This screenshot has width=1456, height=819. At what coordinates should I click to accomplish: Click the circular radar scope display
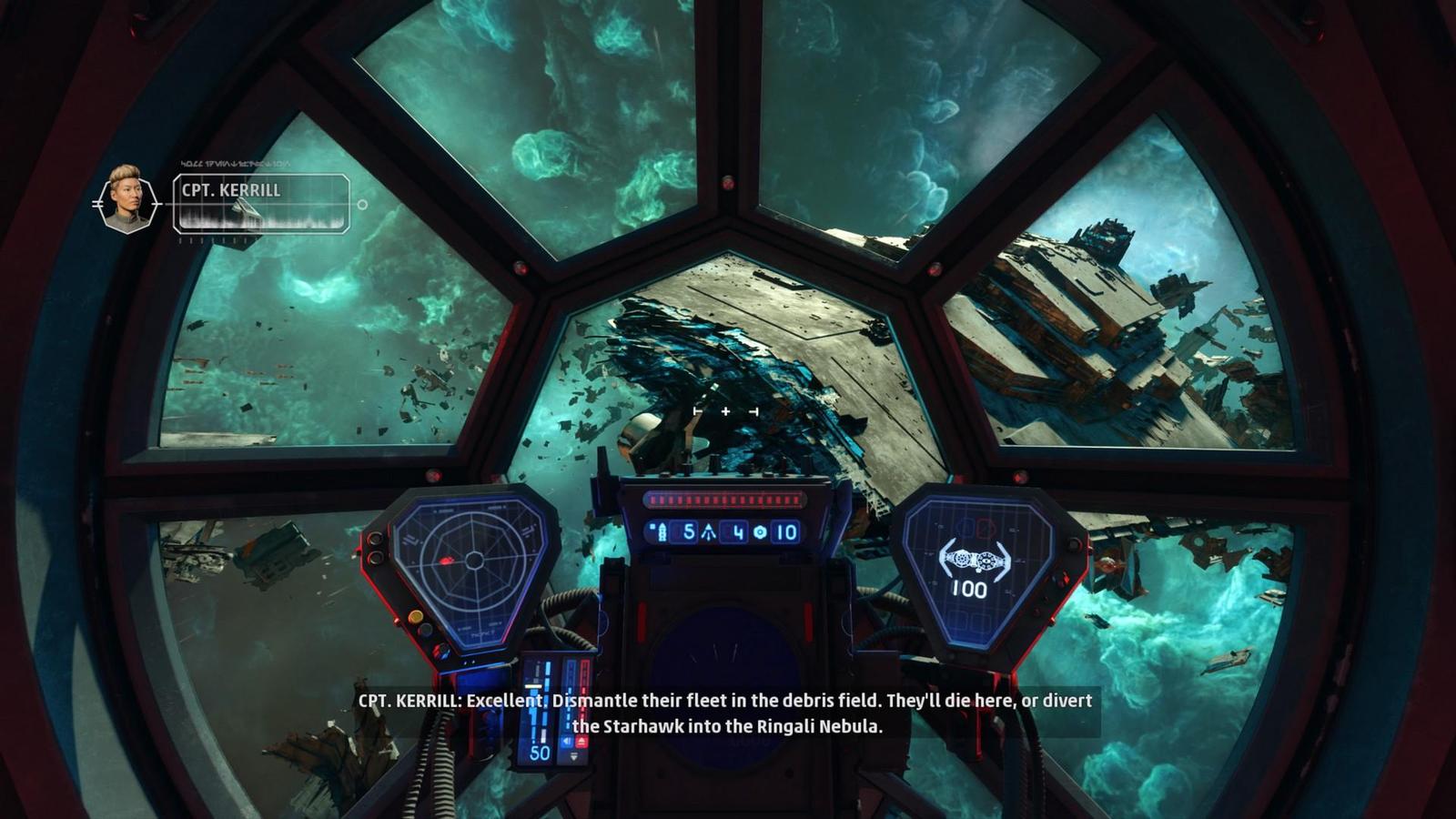tap(472, 561)
